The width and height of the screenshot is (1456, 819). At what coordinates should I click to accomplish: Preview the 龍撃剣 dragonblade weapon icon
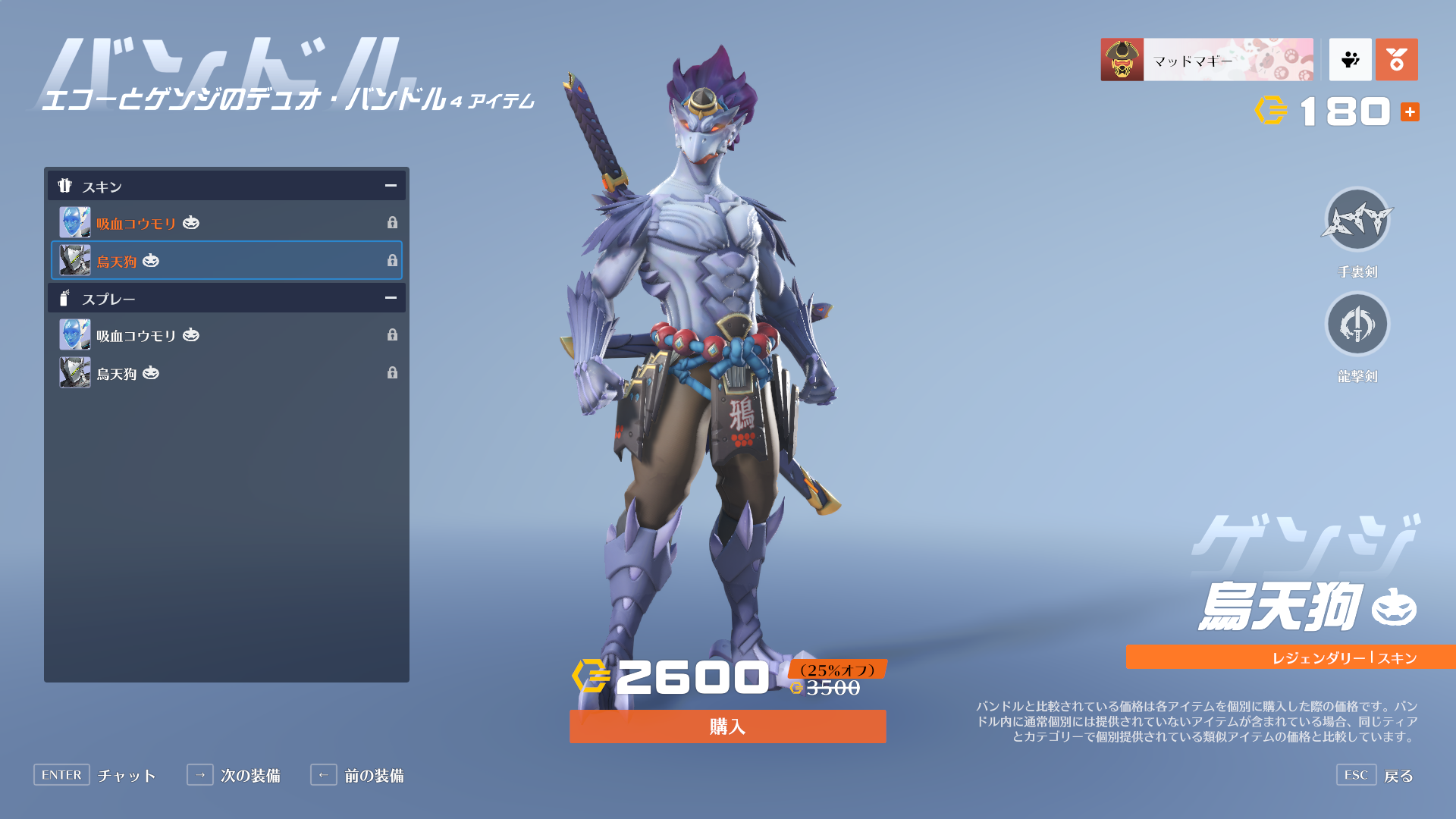[x=1357, y=325]
